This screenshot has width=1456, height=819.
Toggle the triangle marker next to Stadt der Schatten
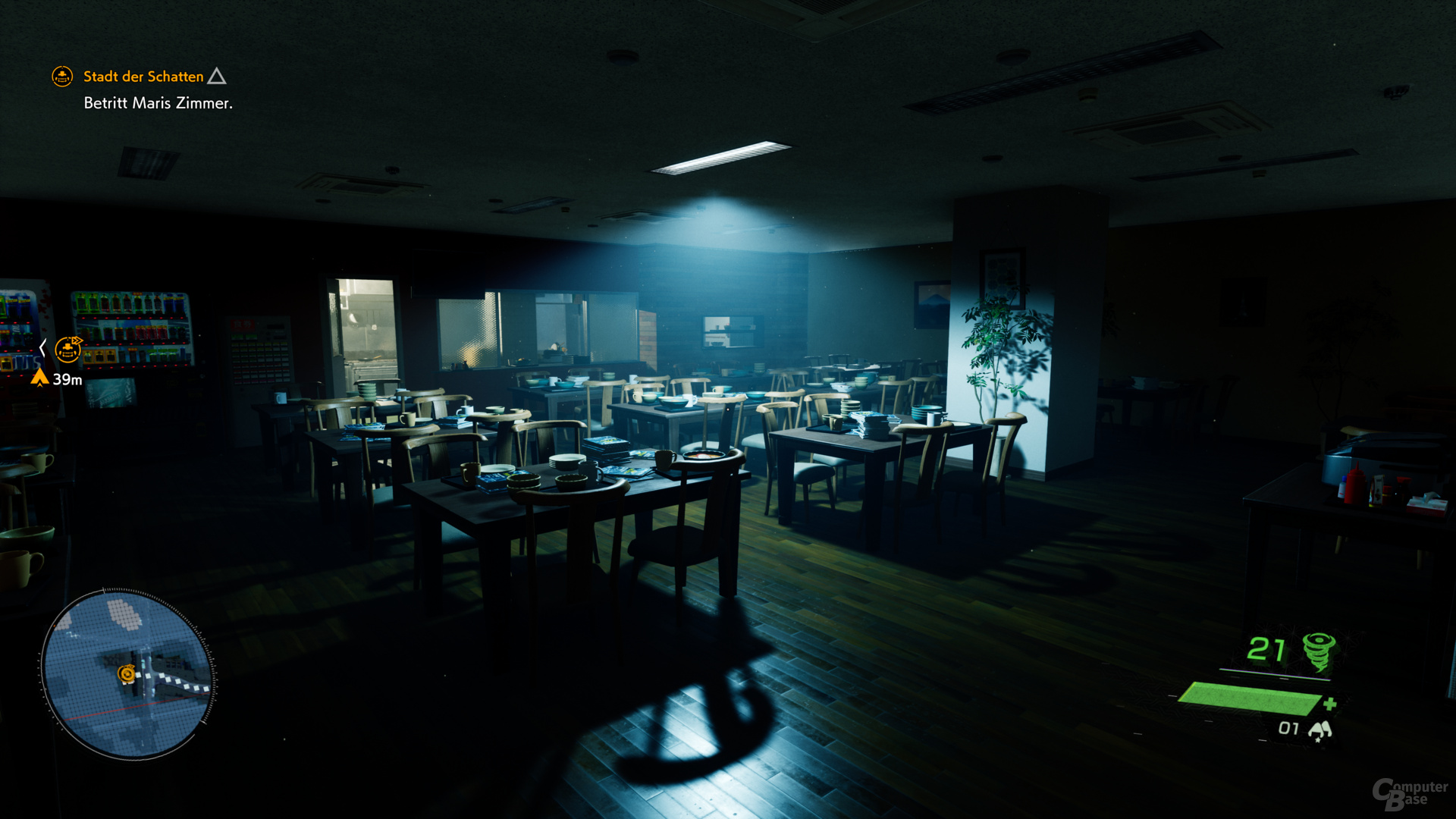tap(218, 76)
